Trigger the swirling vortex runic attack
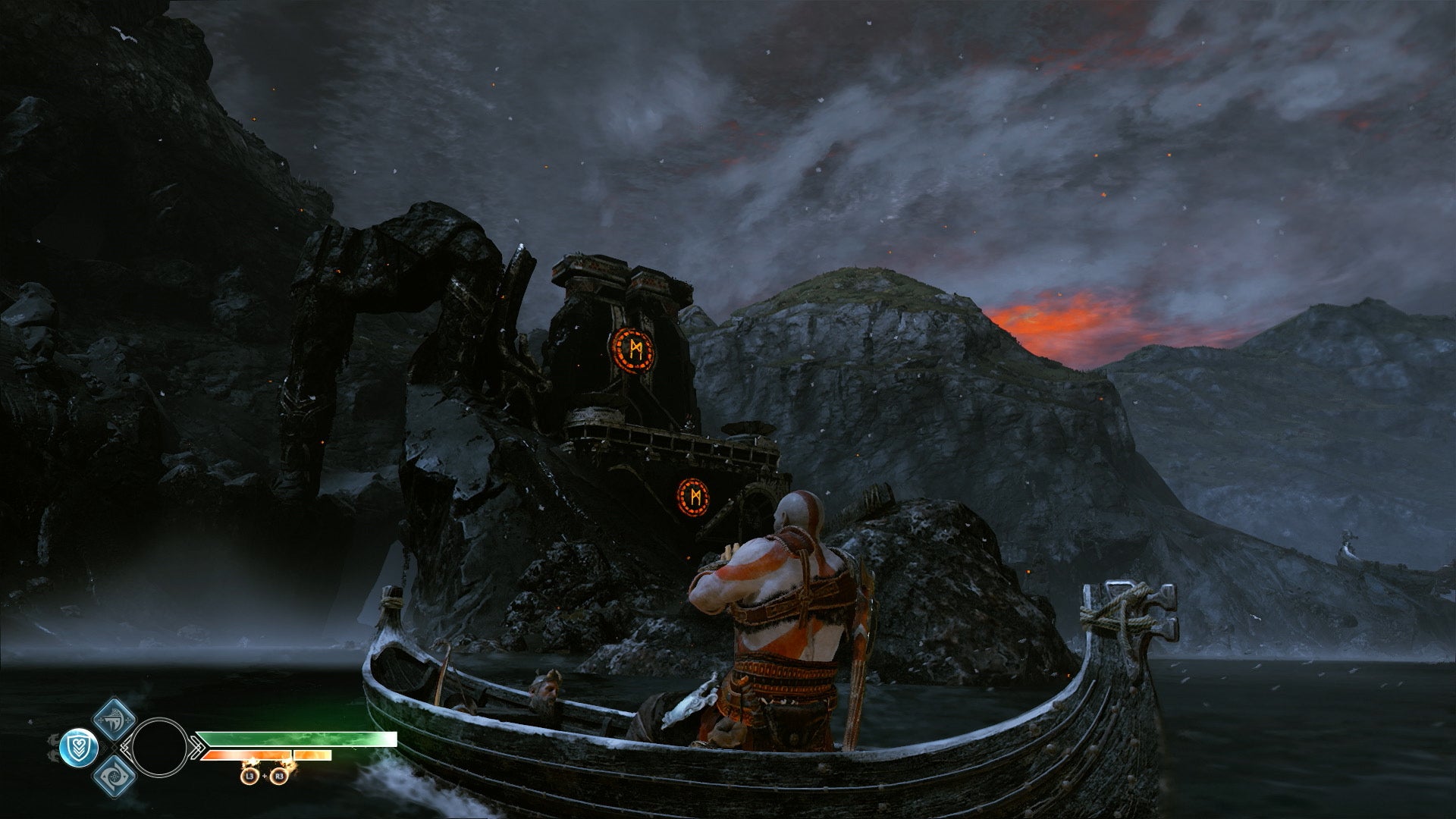Screen dimensions: 1456x819 (x=115, y=777)
